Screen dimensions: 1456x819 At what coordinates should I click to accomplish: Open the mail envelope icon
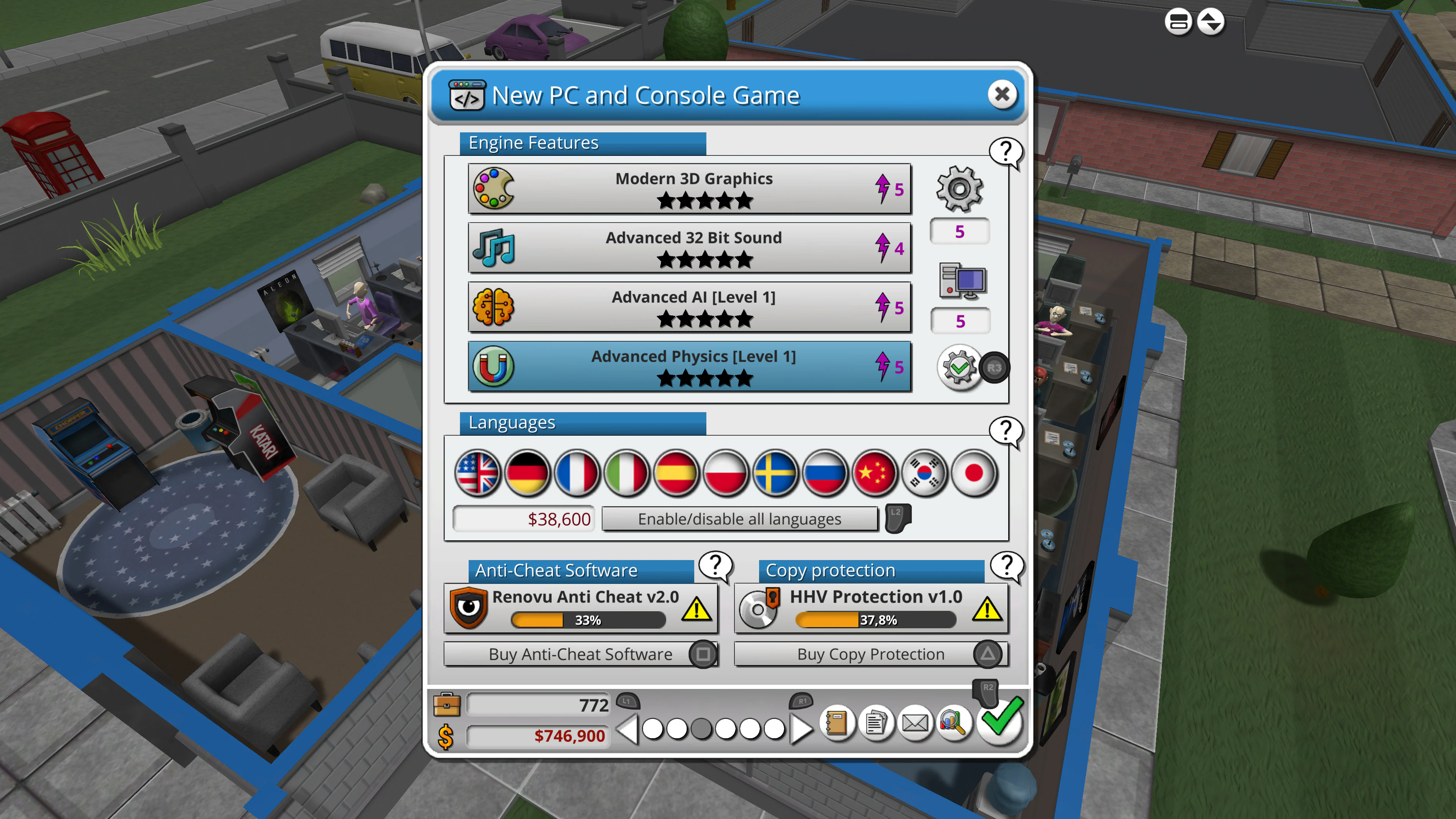click(x=915, y=723)
